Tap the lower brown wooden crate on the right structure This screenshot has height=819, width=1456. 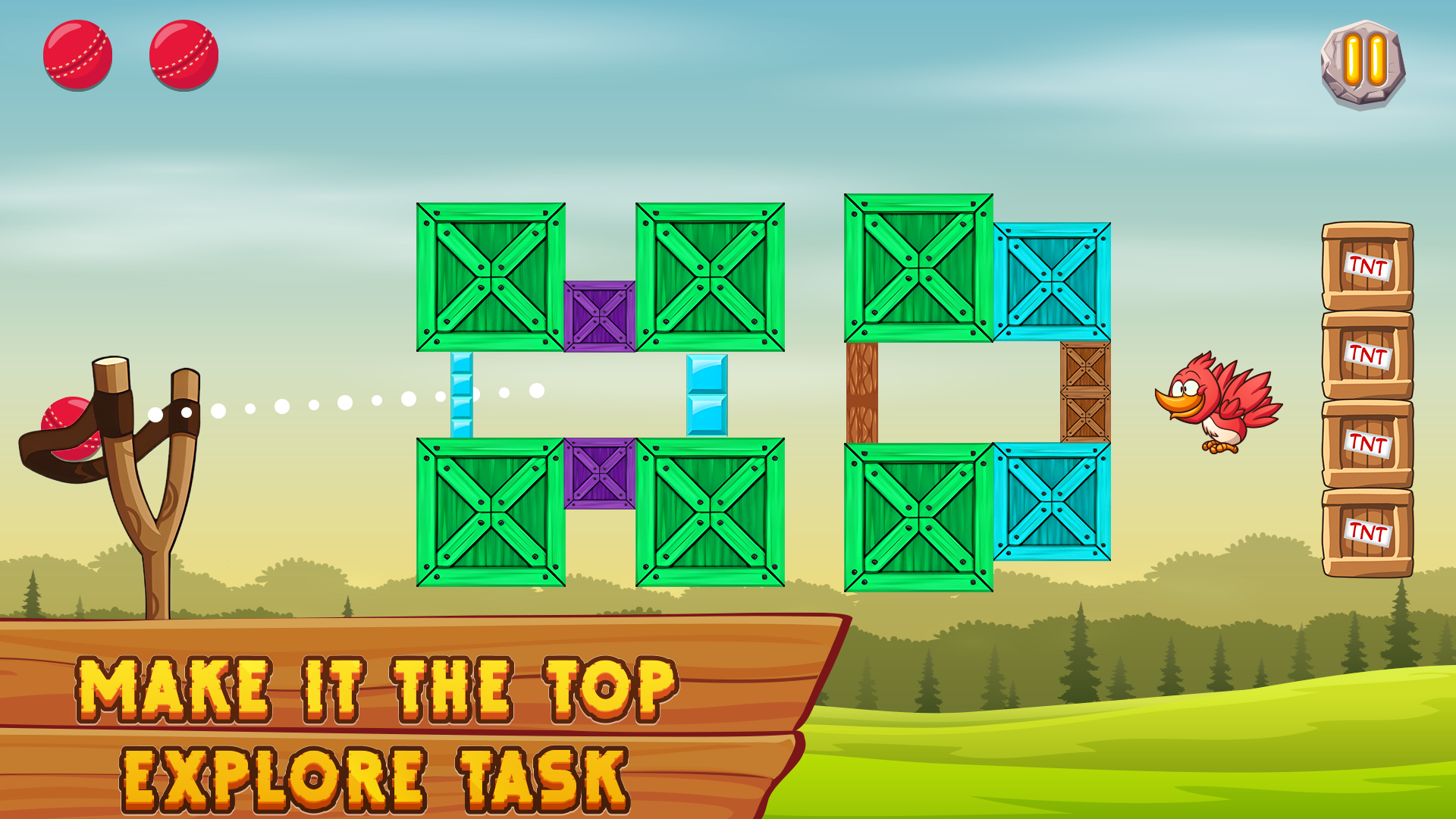[x=1086, y=419]
